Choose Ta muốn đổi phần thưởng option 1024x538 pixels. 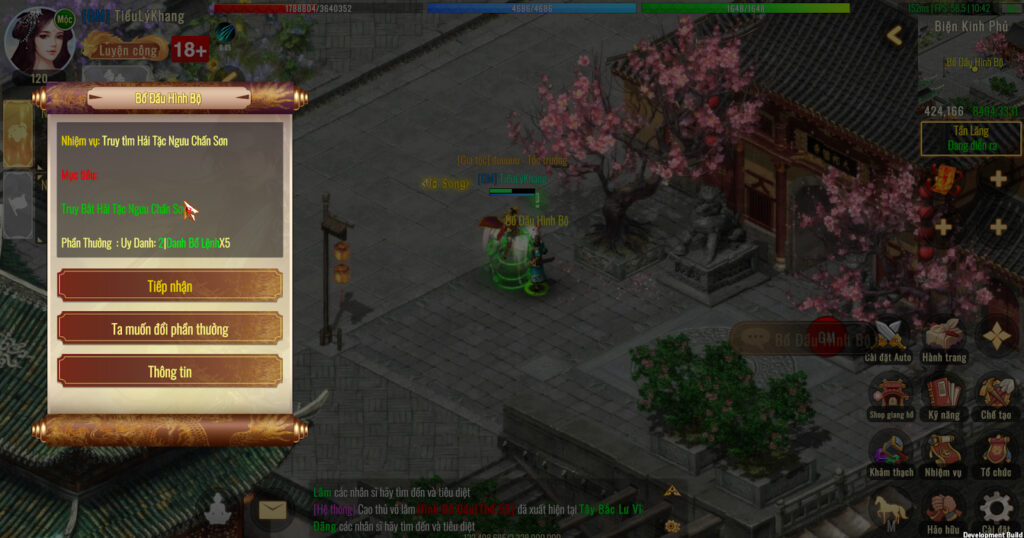[169, 329]
